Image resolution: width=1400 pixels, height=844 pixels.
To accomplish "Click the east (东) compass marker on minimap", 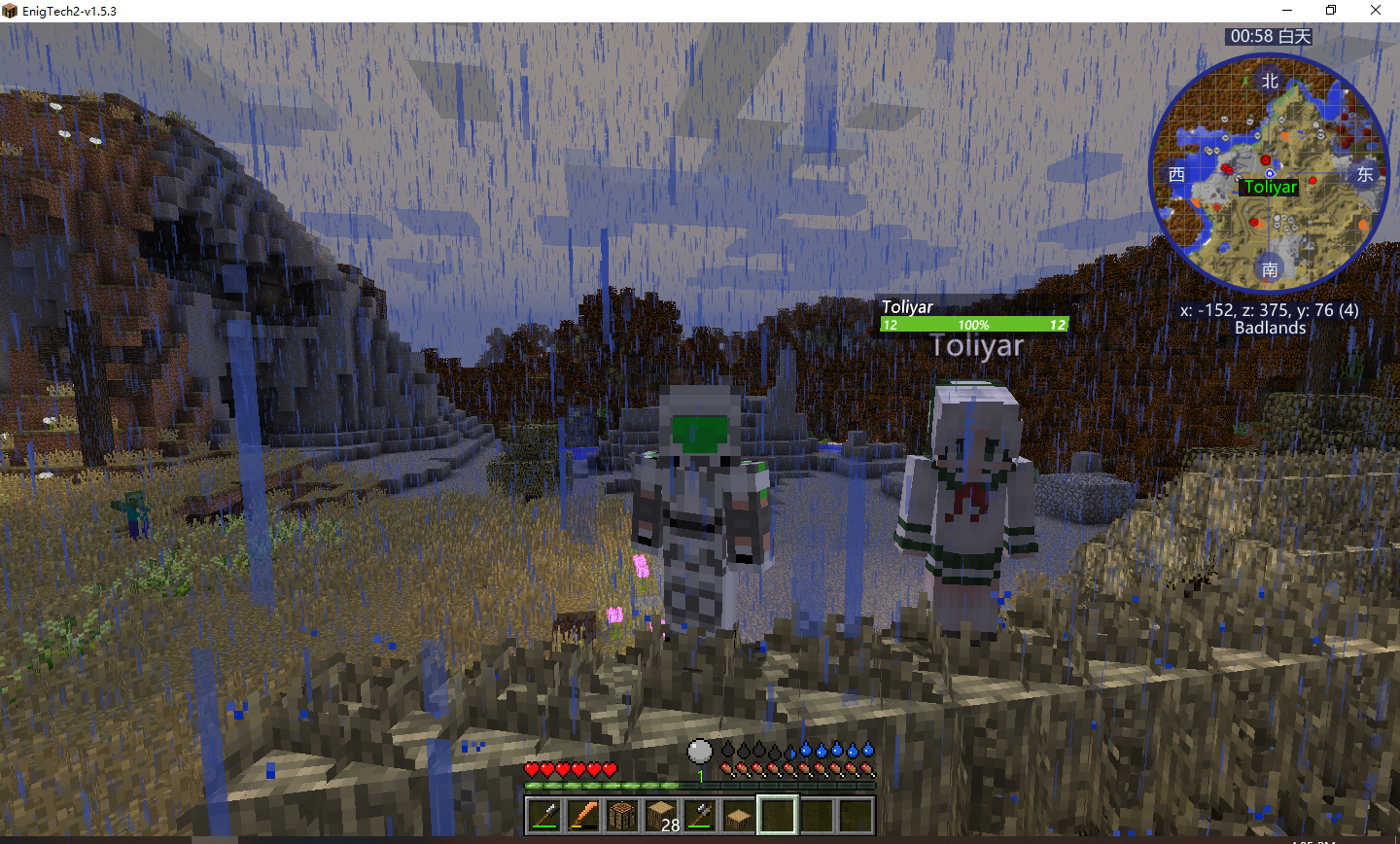I will (1365, 174).
